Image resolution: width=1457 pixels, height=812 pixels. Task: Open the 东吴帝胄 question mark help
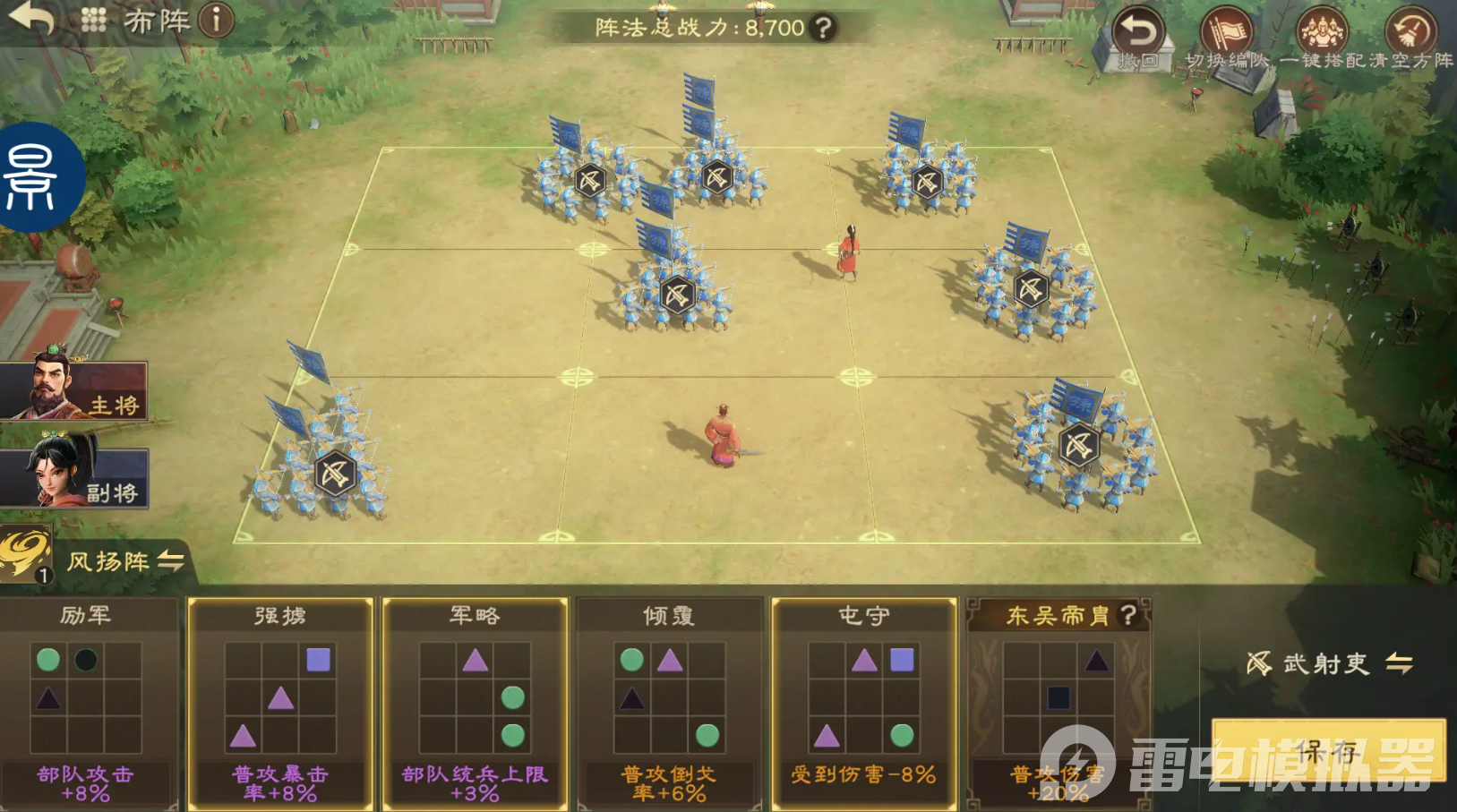1128,615
